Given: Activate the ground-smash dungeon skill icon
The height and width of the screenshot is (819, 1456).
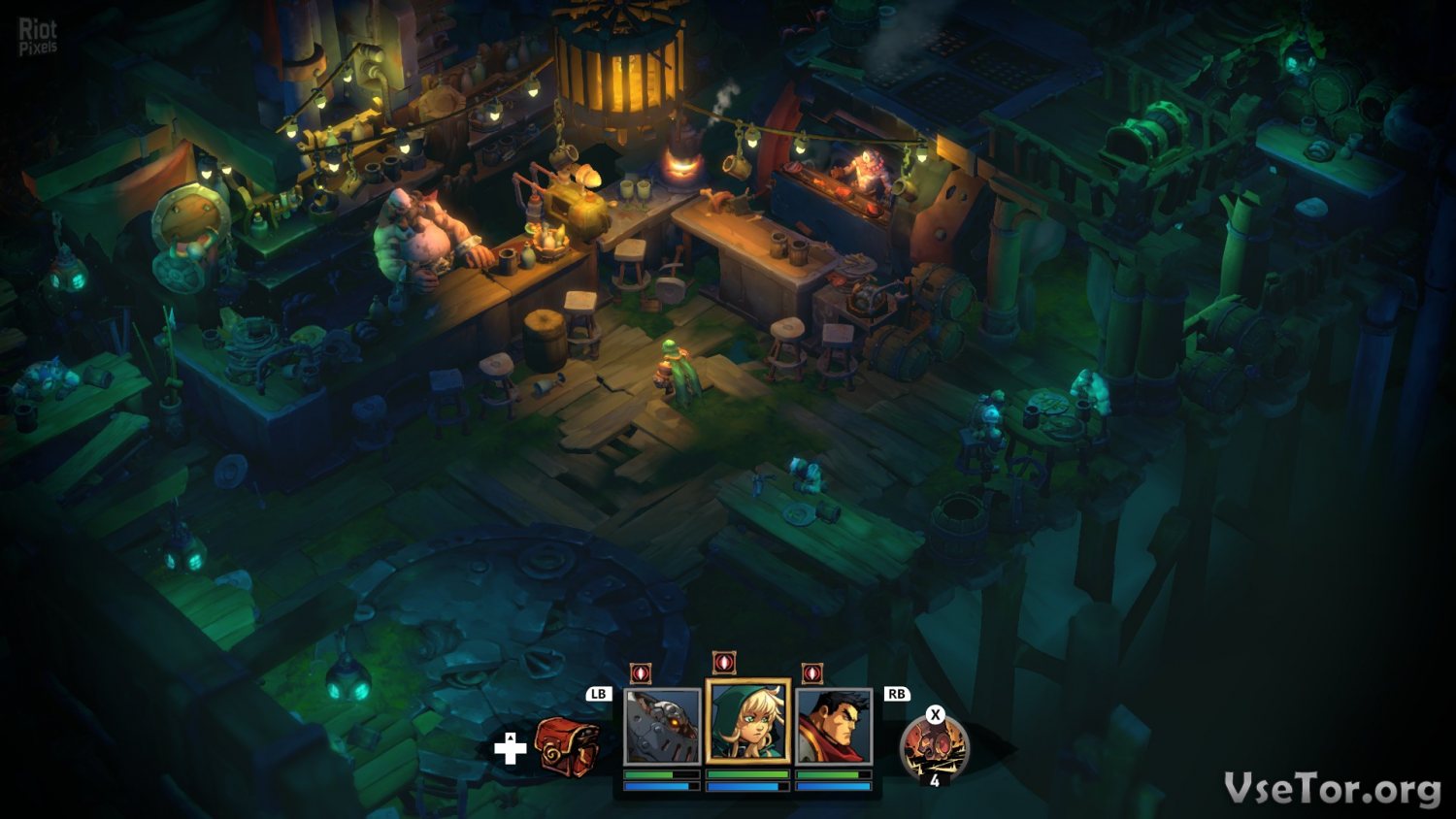Looking at the screenshot, I should (934, 748).
